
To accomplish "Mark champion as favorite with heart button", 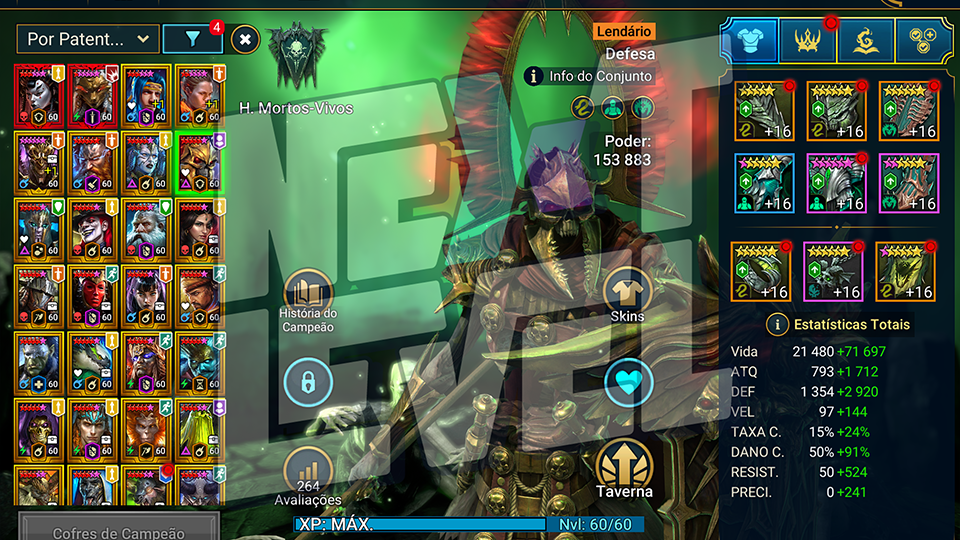I will (x=628, y=382).
